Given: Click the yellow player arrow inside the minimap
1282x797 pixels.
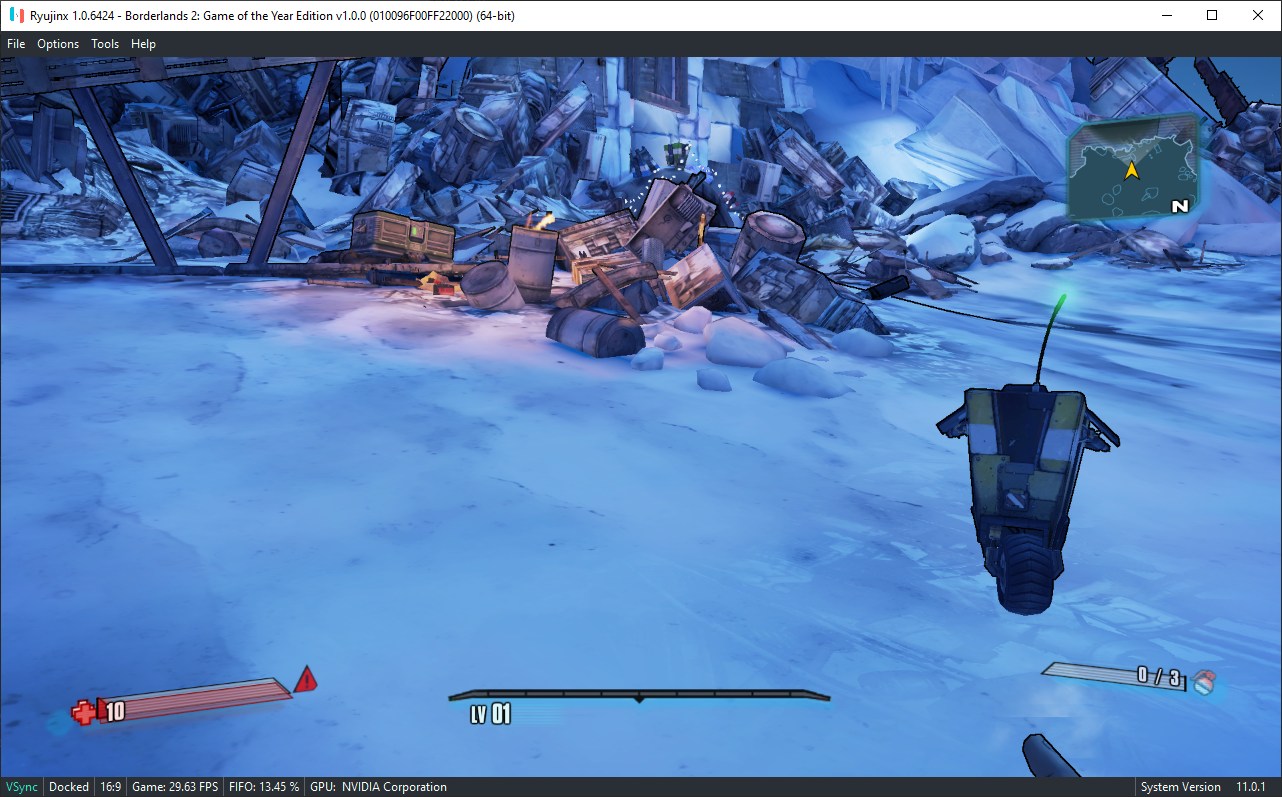Looking at the screenshot, I should coord(1130,170).
